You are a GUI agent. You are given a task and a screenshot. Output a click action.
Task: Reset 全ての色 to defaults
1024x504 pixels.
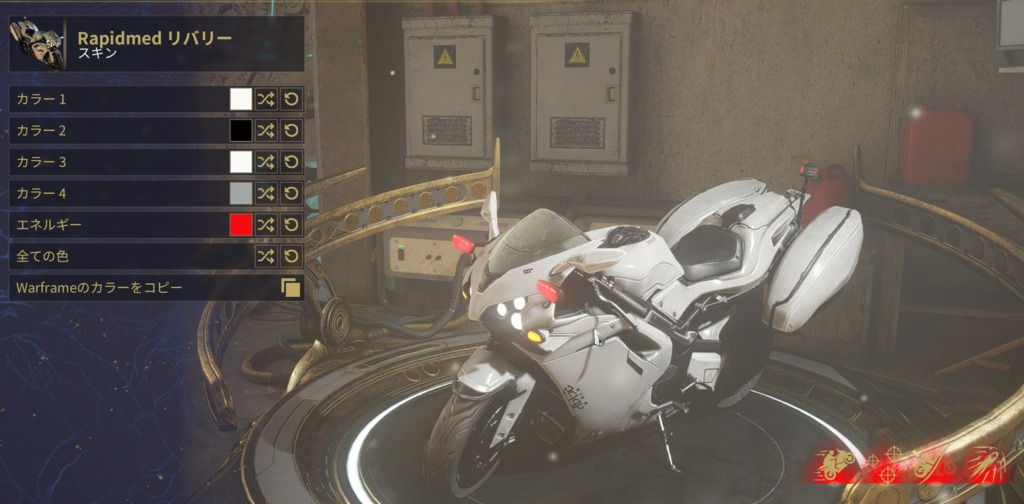click(291, 256)
